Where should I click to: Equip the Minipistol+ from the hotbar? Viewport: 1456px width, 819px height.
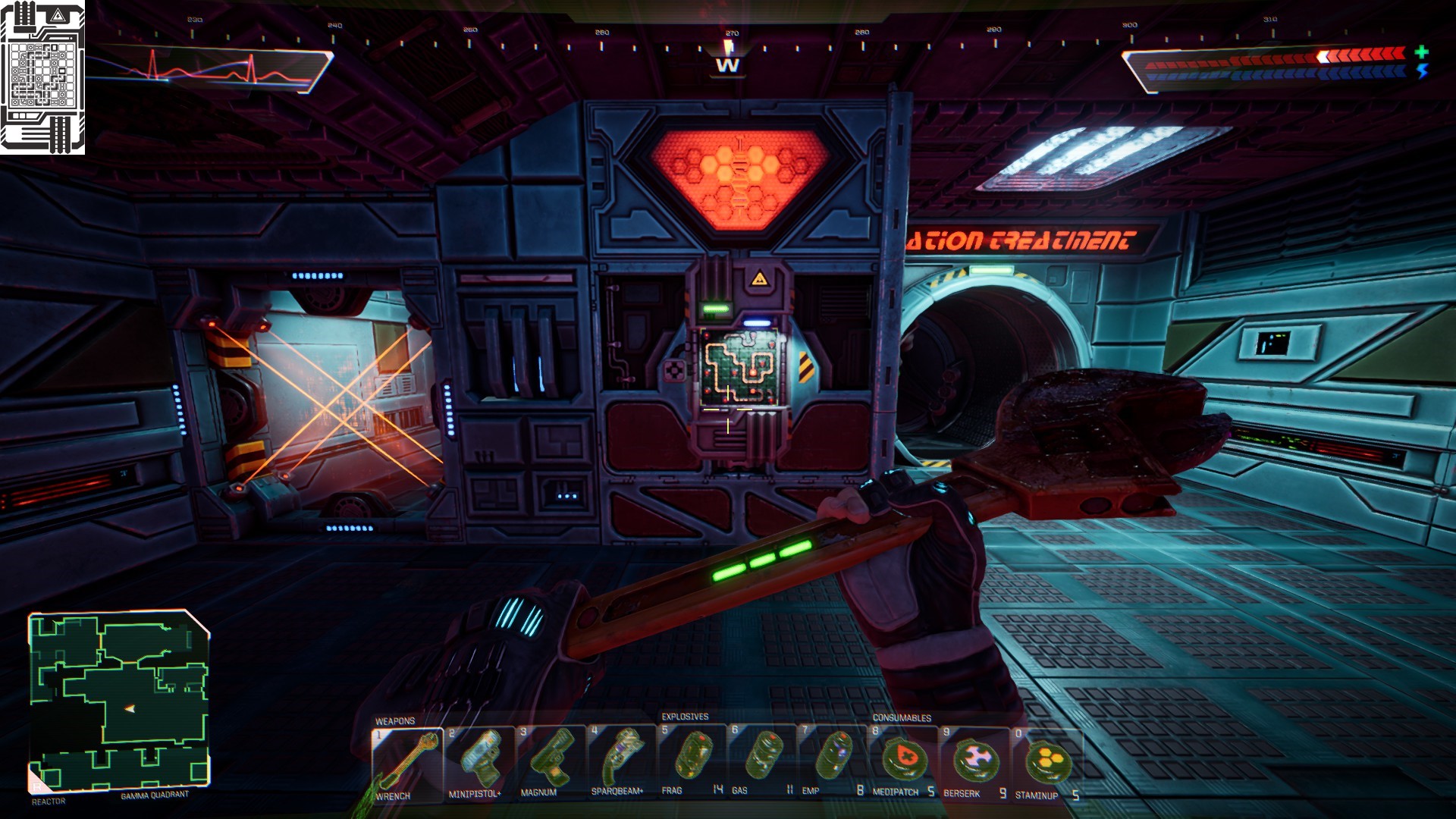479,761
